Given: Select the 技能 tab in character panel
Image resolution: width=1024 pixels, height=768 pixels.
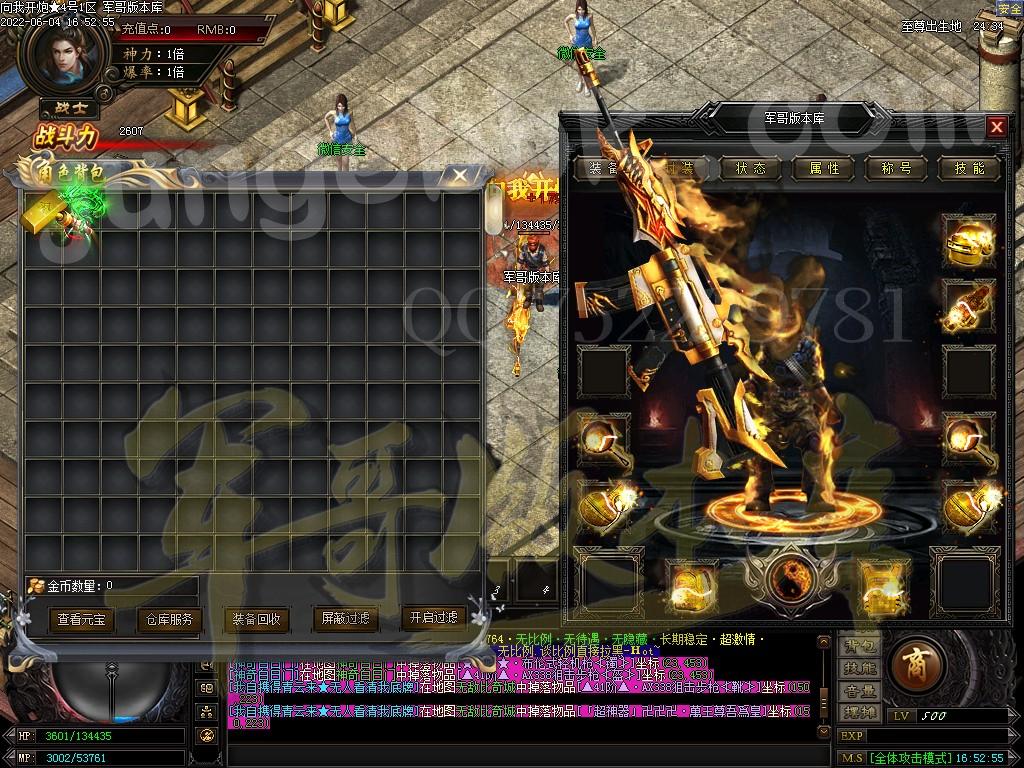Looking at the screenshot, I should [969, 168].
